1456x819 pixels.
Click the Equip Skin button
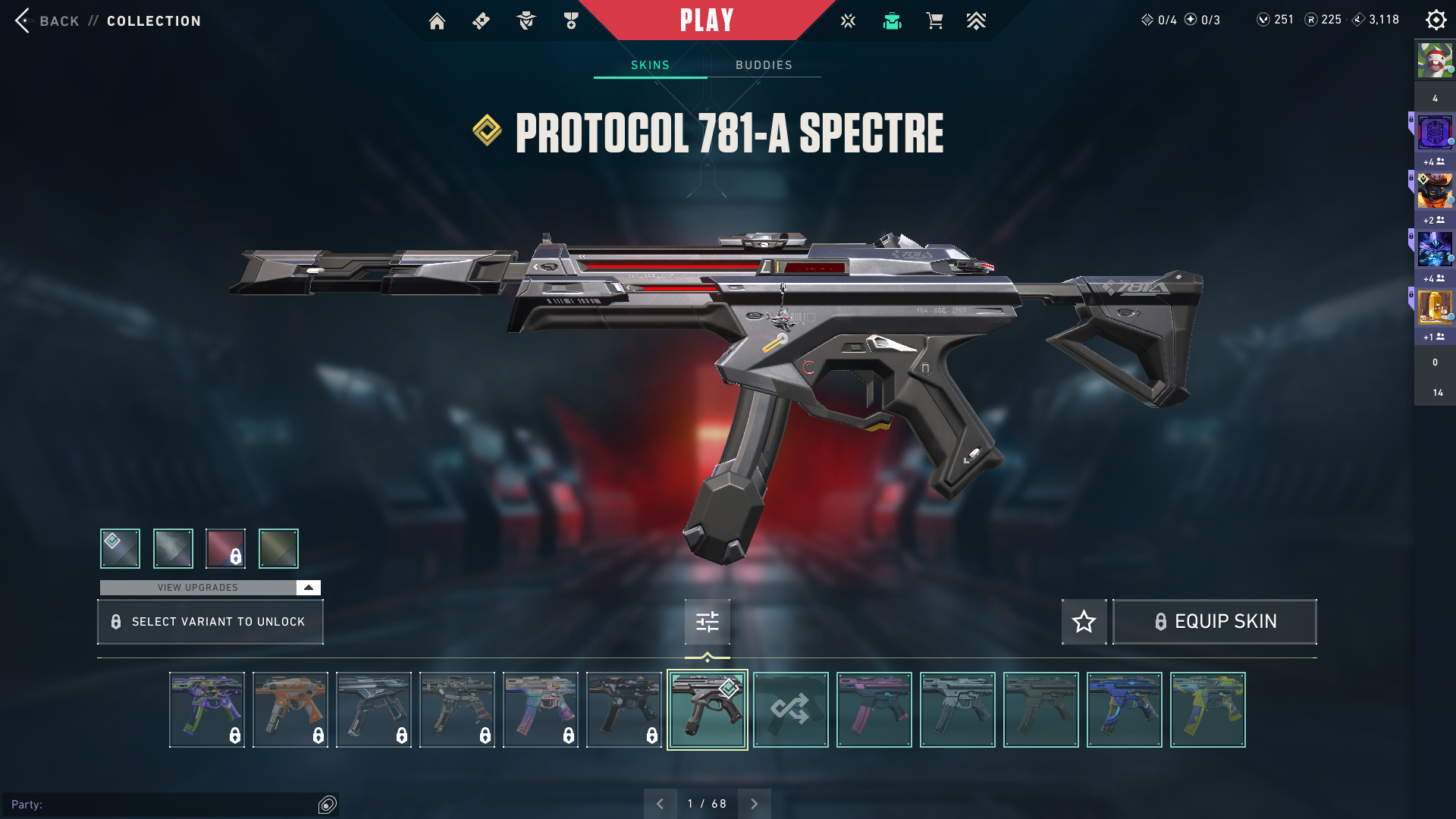click(x=1214, y=622)
